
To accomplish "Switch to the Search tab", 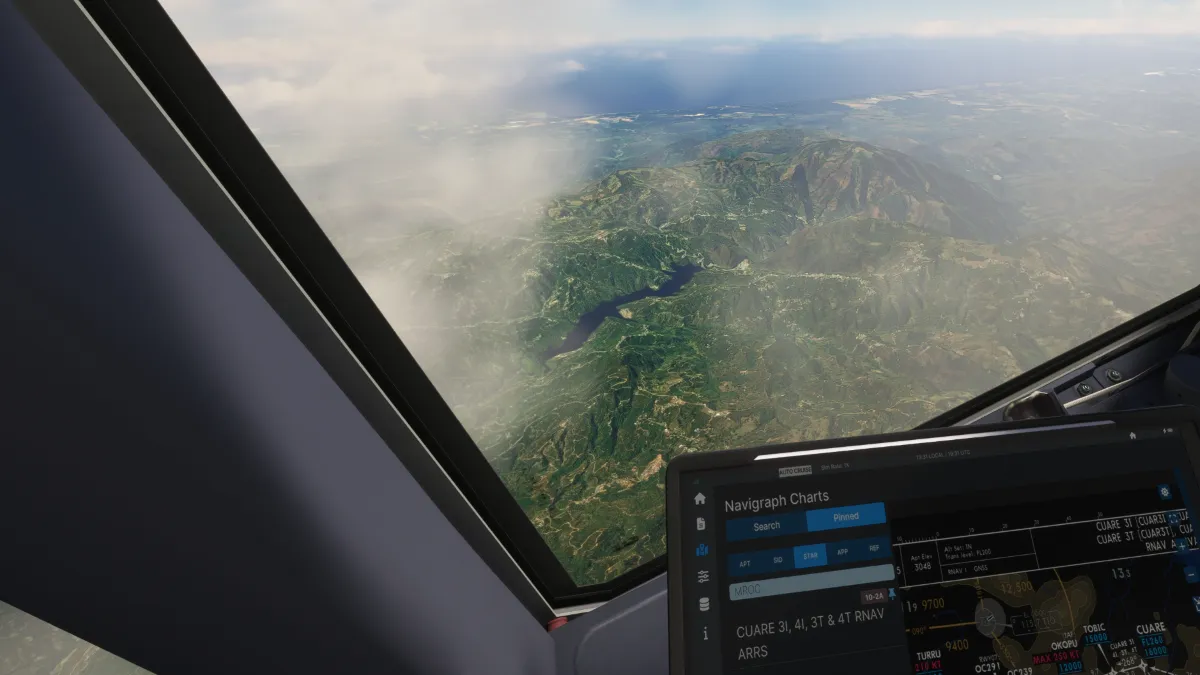I will tap(766, 526).
